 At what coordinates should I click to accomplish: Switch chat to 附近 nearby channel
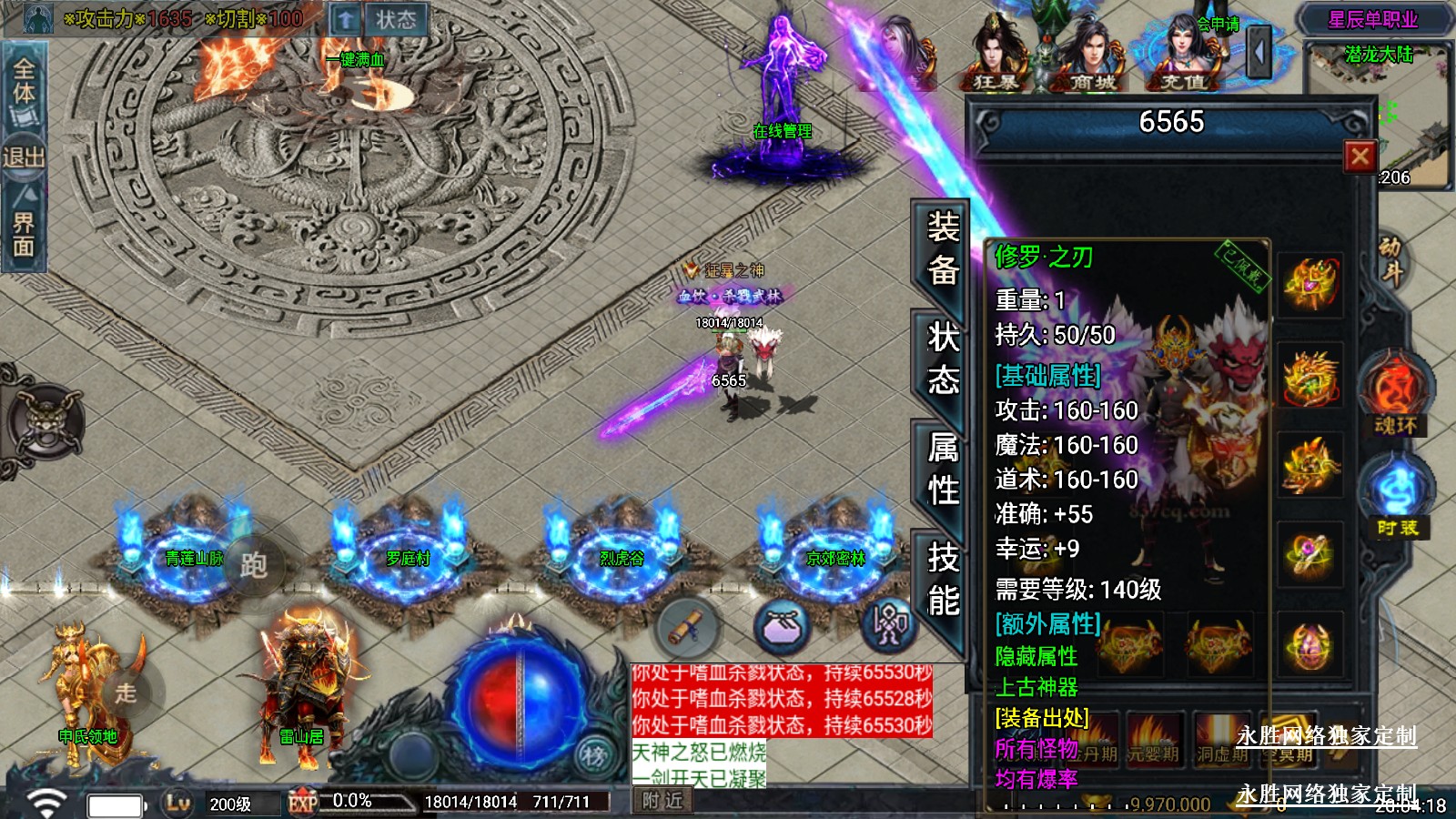point(662,801)
